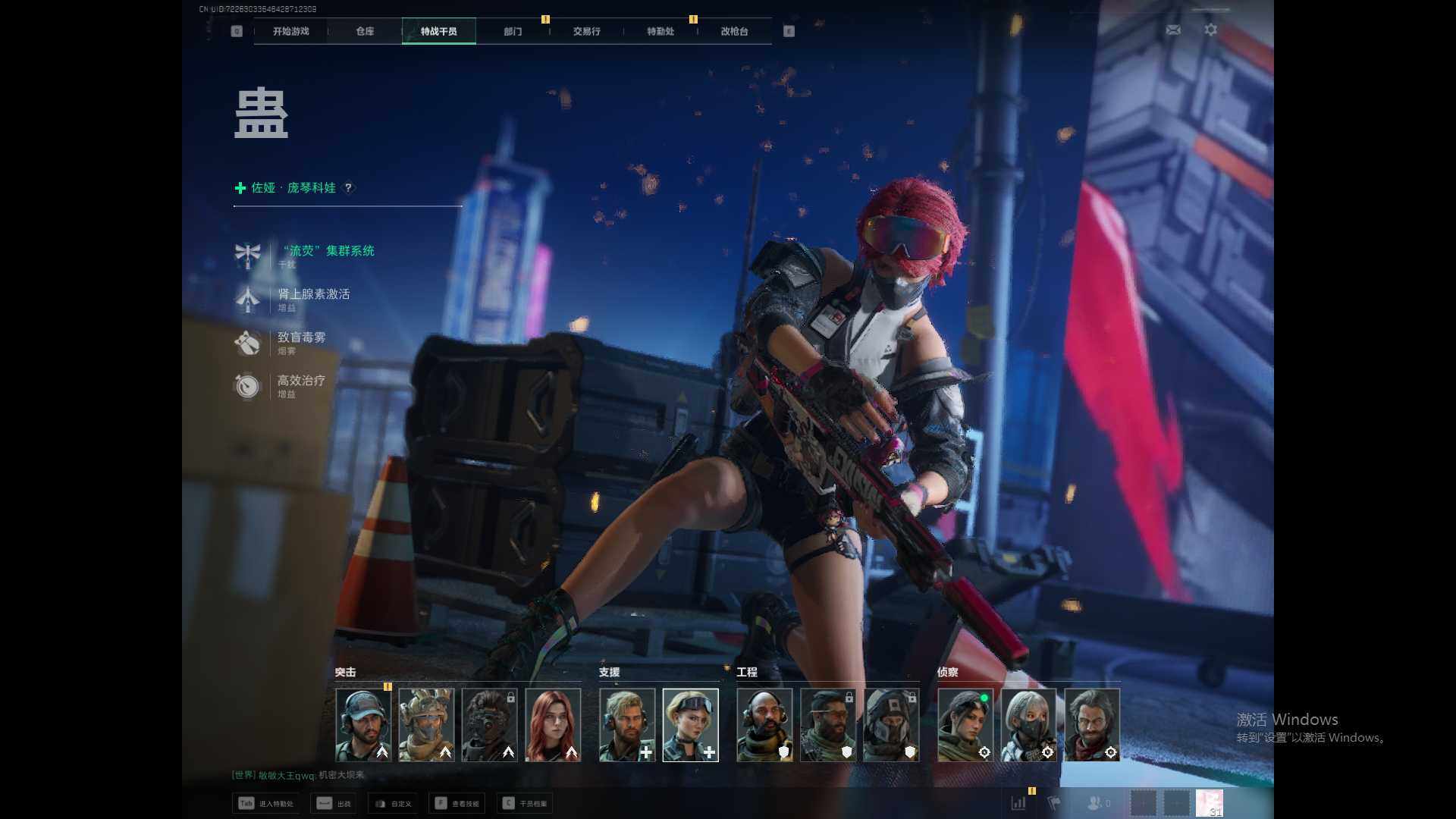Select the "流荧"集群系统 skill

tap(328, 251)
